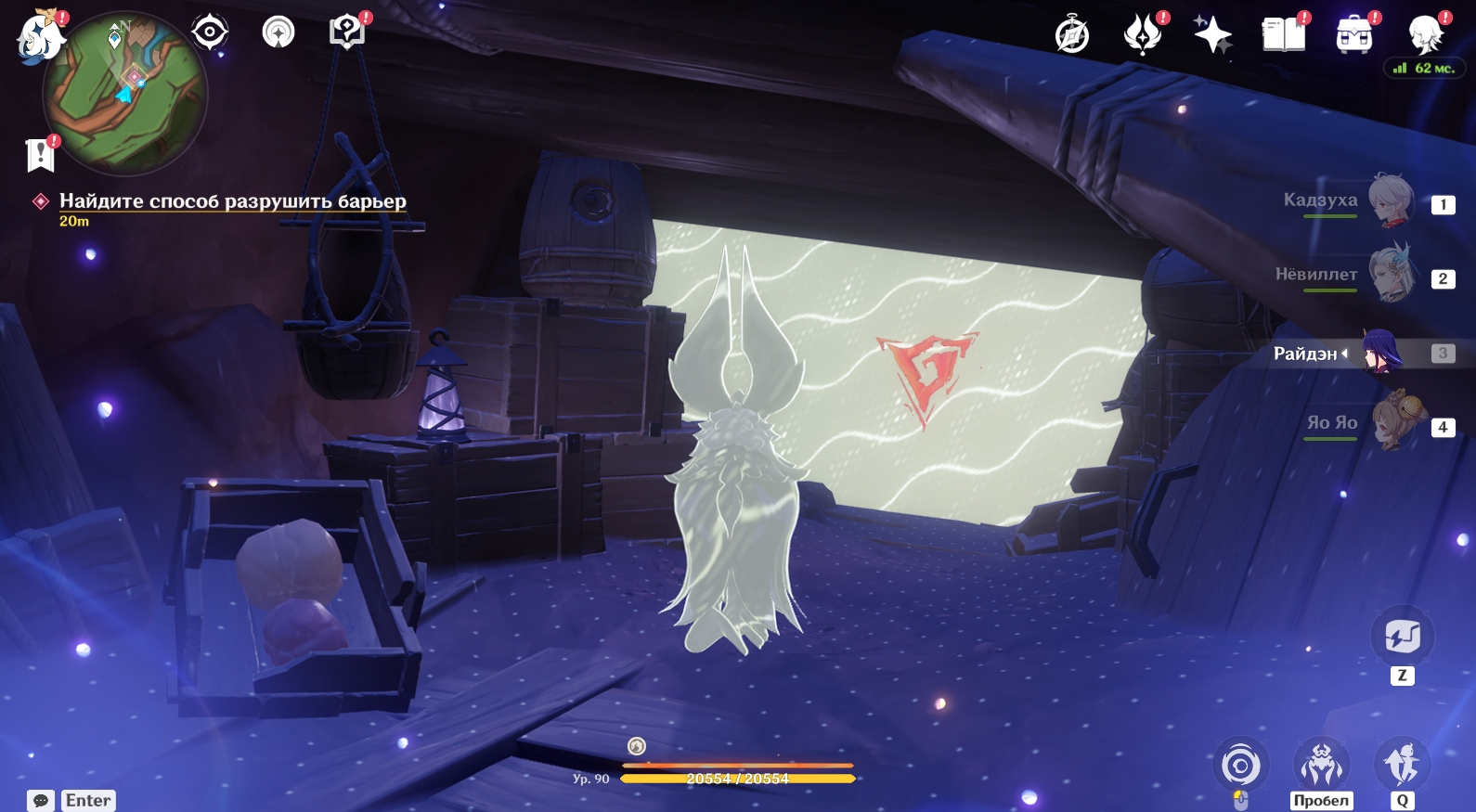
Task: Open the compass icon in top bar
Action: point(1072,36)
